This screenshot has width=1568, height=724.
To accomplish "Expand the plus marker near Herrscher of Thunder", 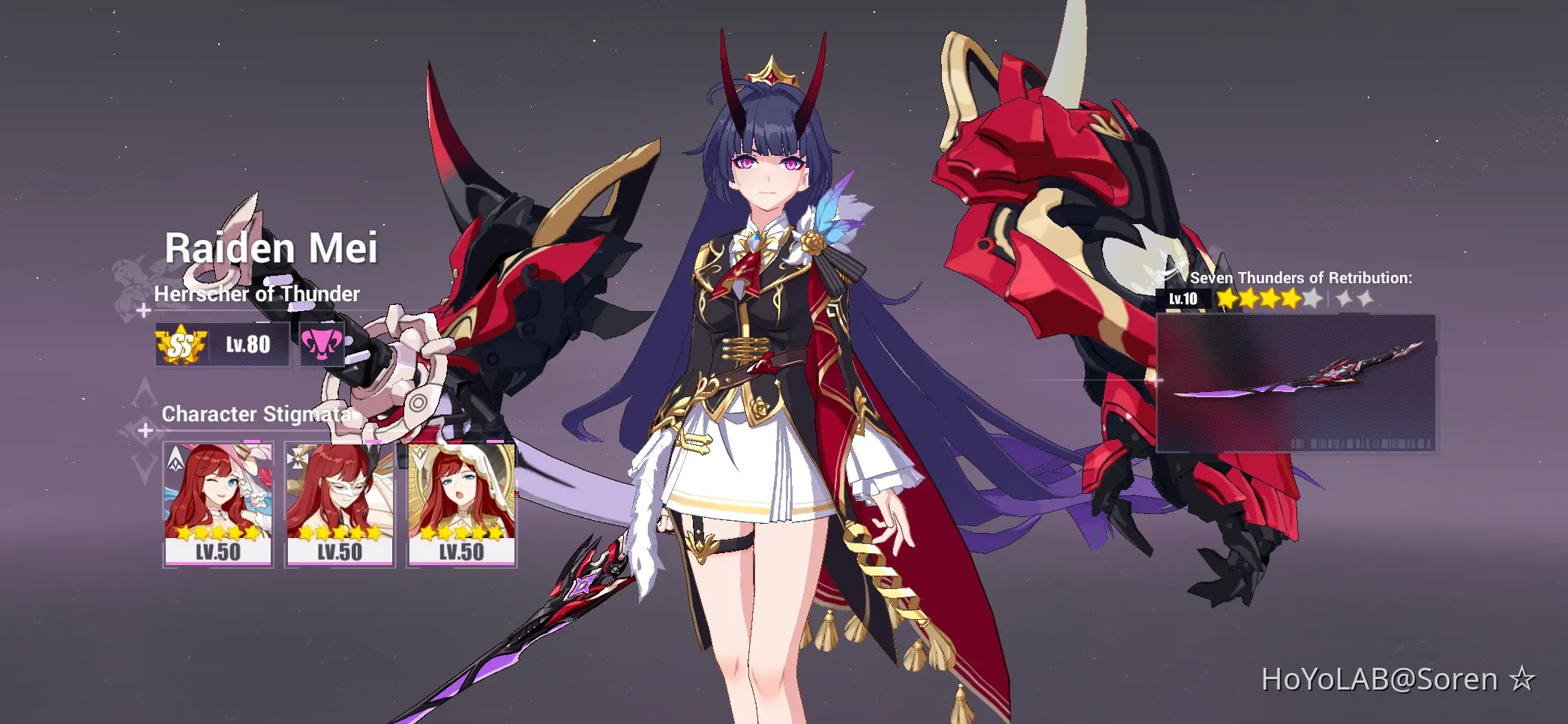I will pos(144,310).
